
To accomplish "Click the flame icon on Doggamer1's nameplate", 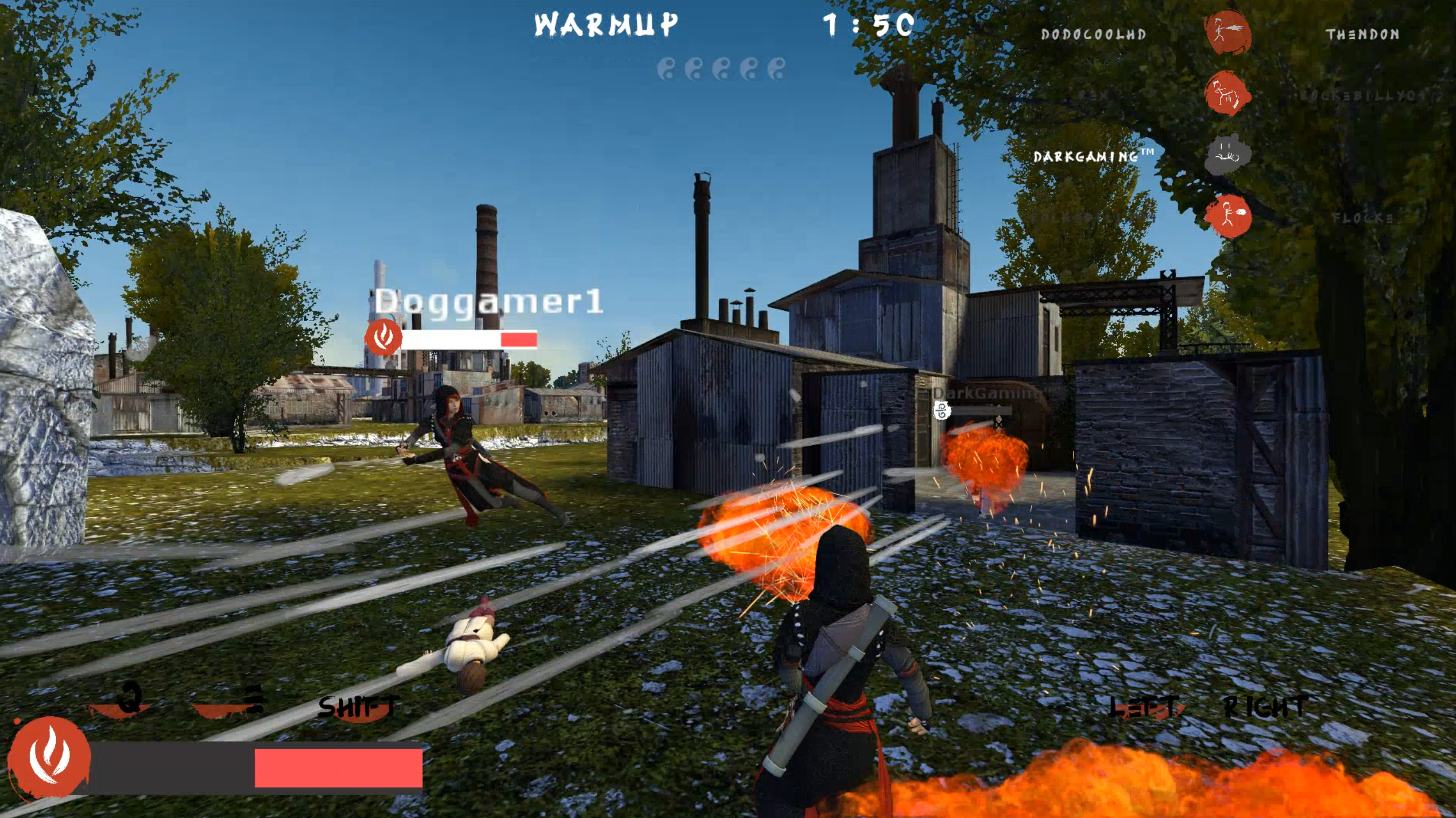I will click(384, 337).
